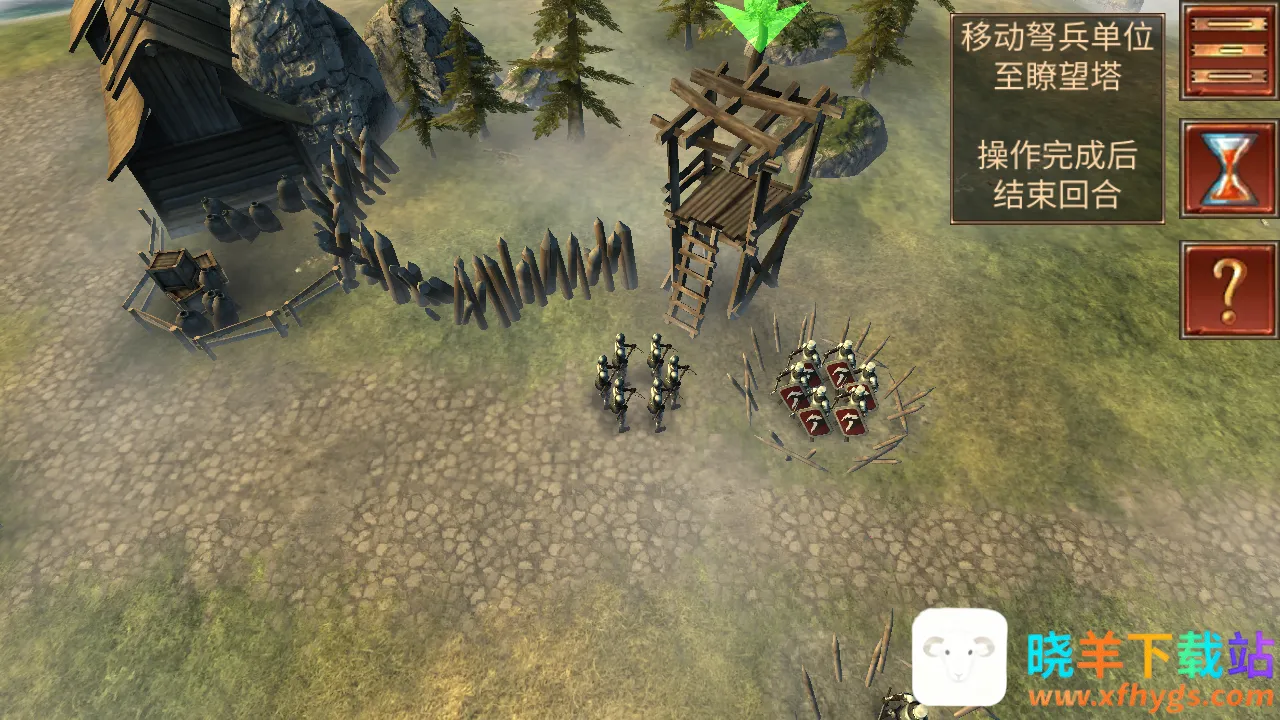Open the menu with the three-bars button
Image resolution: width=1280 pixels, height=720 pixels.
tap(1229, 50)
